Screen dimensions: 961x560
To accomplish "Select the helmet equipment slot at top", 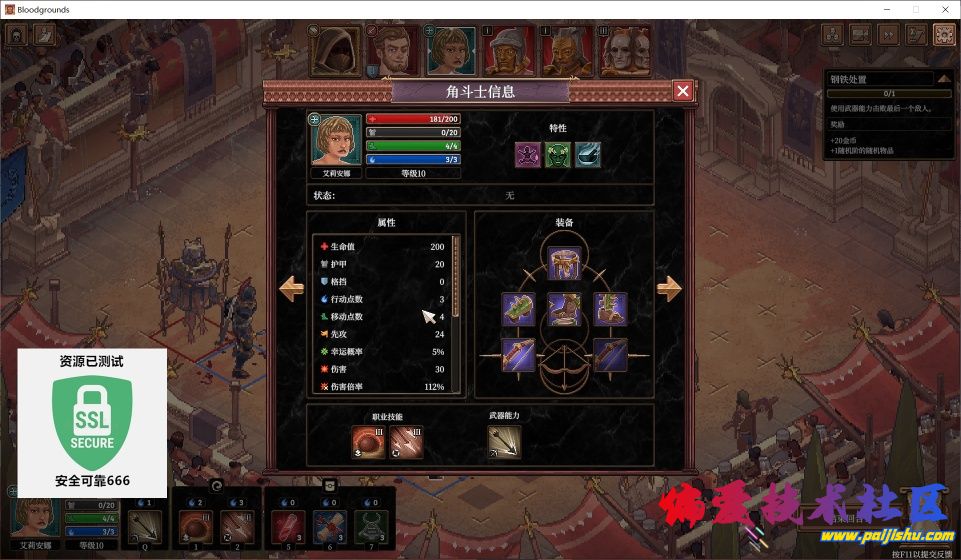I will point(564,263).
